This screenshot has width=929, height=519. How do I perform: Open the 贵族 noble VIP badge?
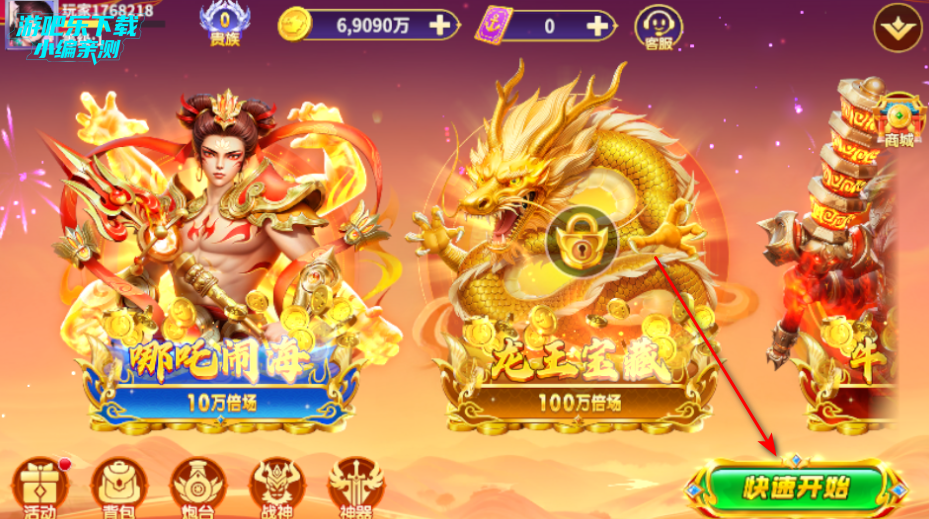(223, 26)
